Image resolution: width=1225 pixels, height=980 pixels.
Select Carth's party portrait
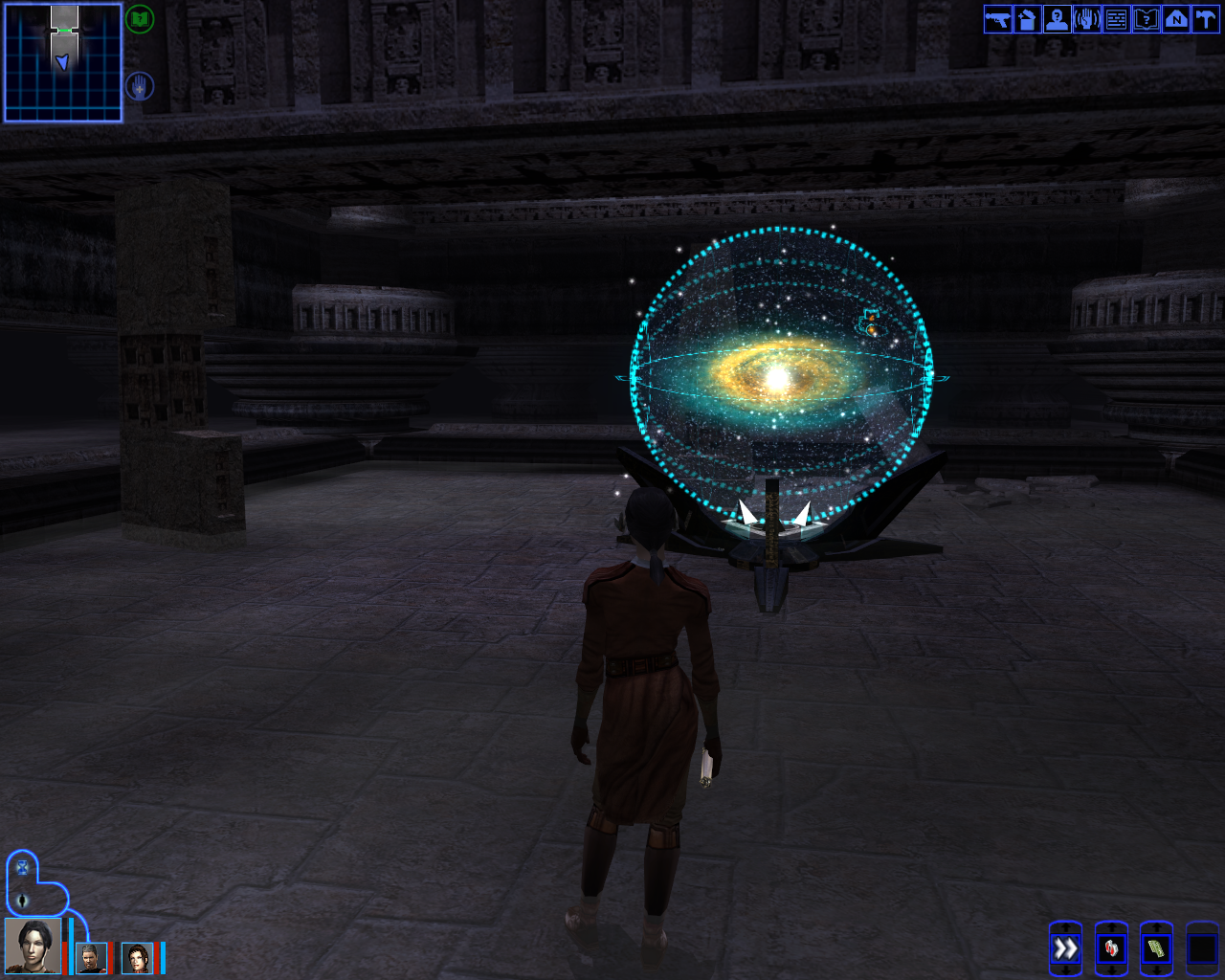pyautogui.click(x=90, y=958)
